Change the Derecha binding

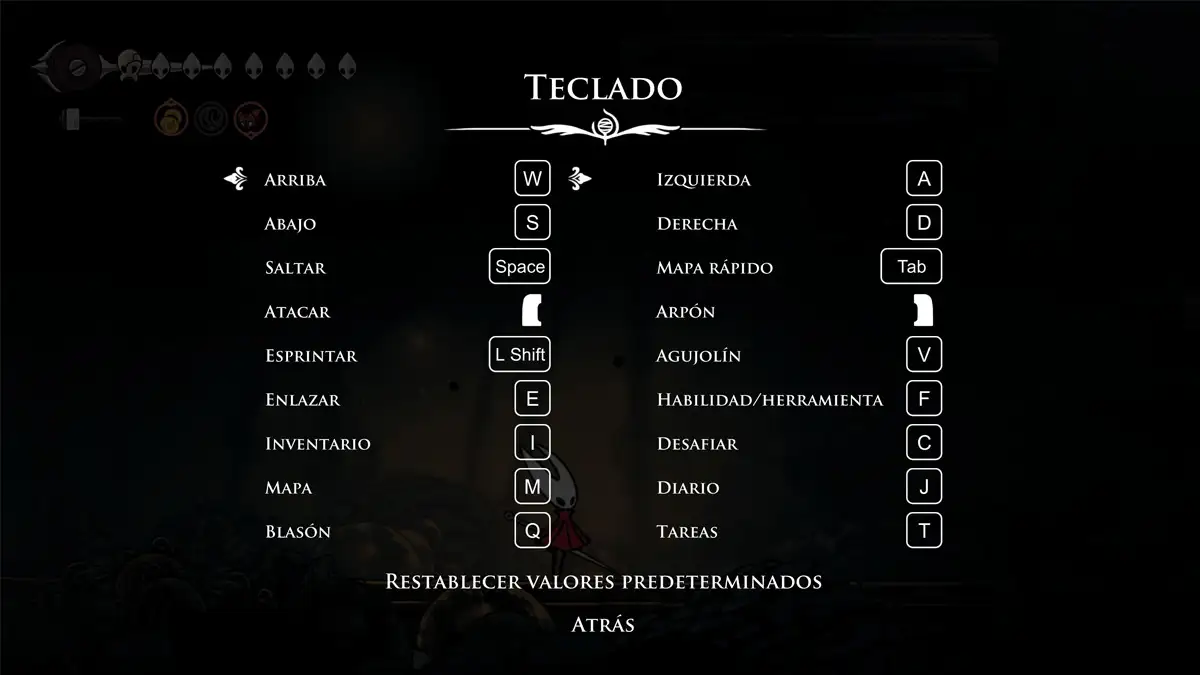coord(924,223)
